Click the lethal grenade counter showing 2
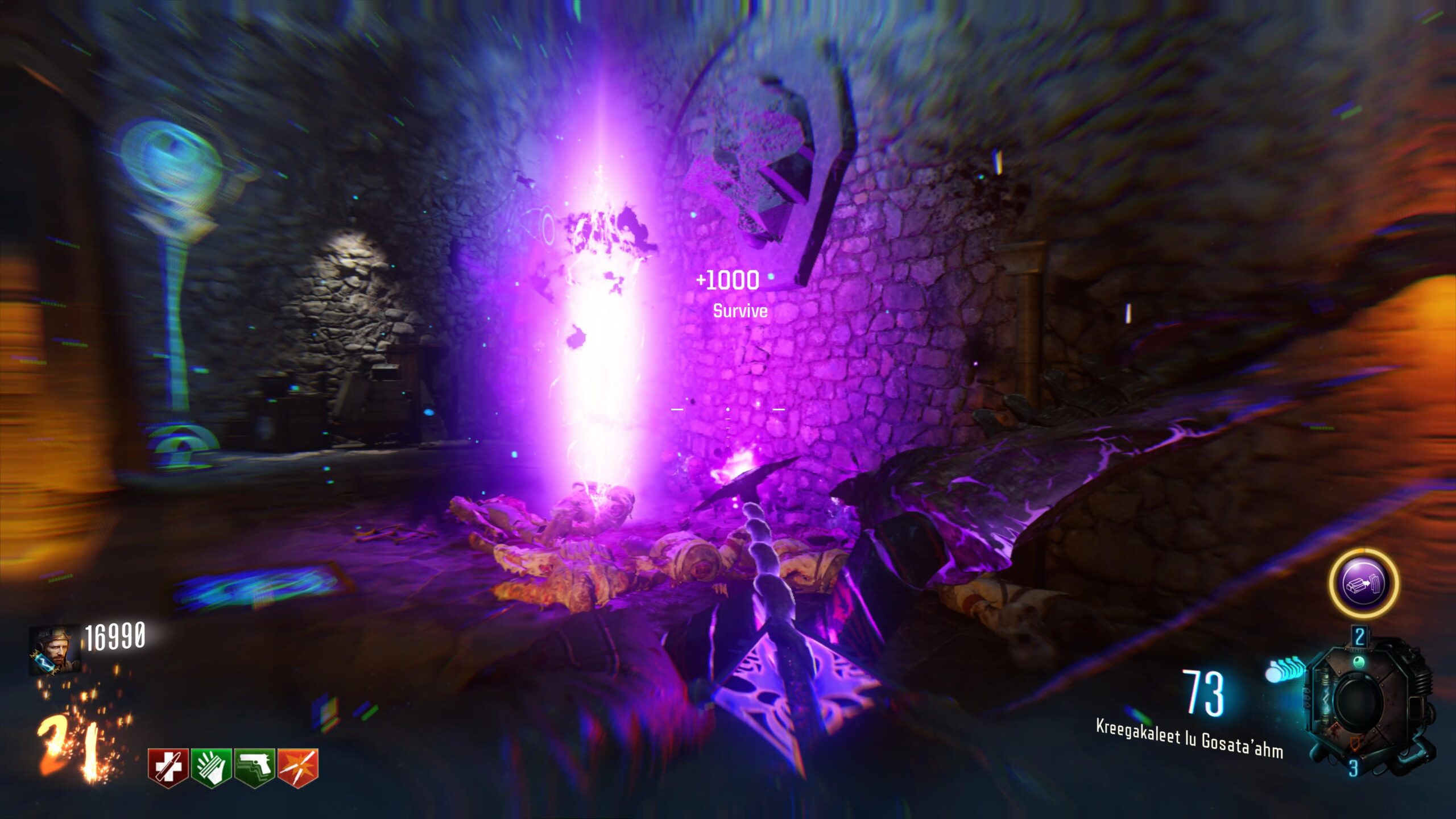This screenshot has height=819, width=1456. (x=1360, y=636)
